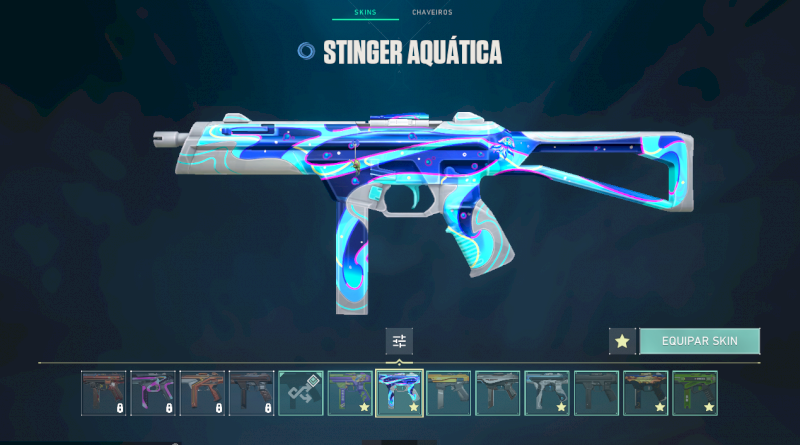
Task: Pick the yellow Stinger skin thumbnail
Action: click(x=448, y=393)
